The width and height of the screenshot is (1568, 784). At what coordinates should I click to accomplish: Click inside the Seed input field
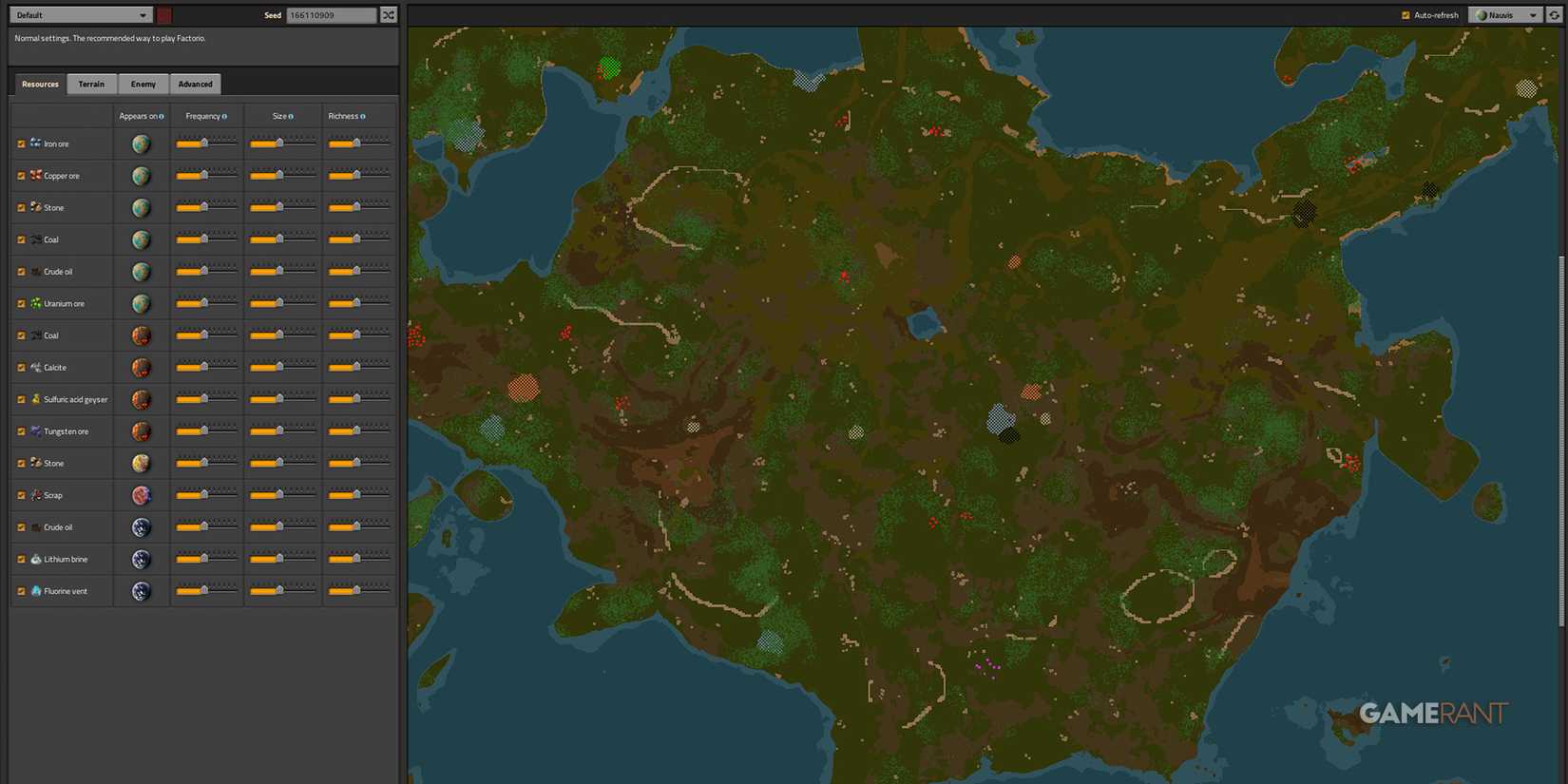(333, 14)
